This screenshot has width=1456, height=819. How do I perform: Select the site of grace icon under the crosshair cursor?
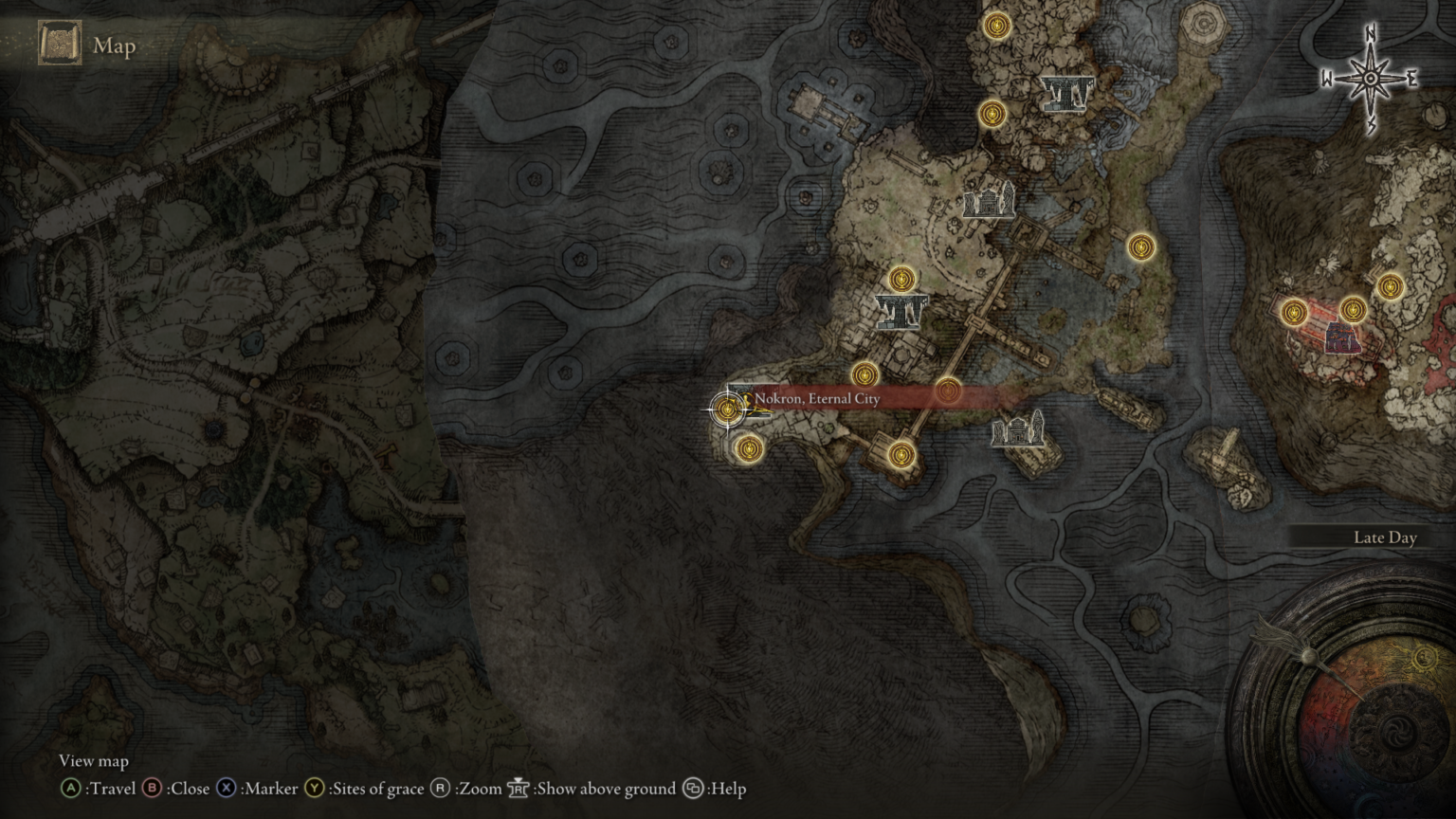pyautogui.click(x=727, y=409)
